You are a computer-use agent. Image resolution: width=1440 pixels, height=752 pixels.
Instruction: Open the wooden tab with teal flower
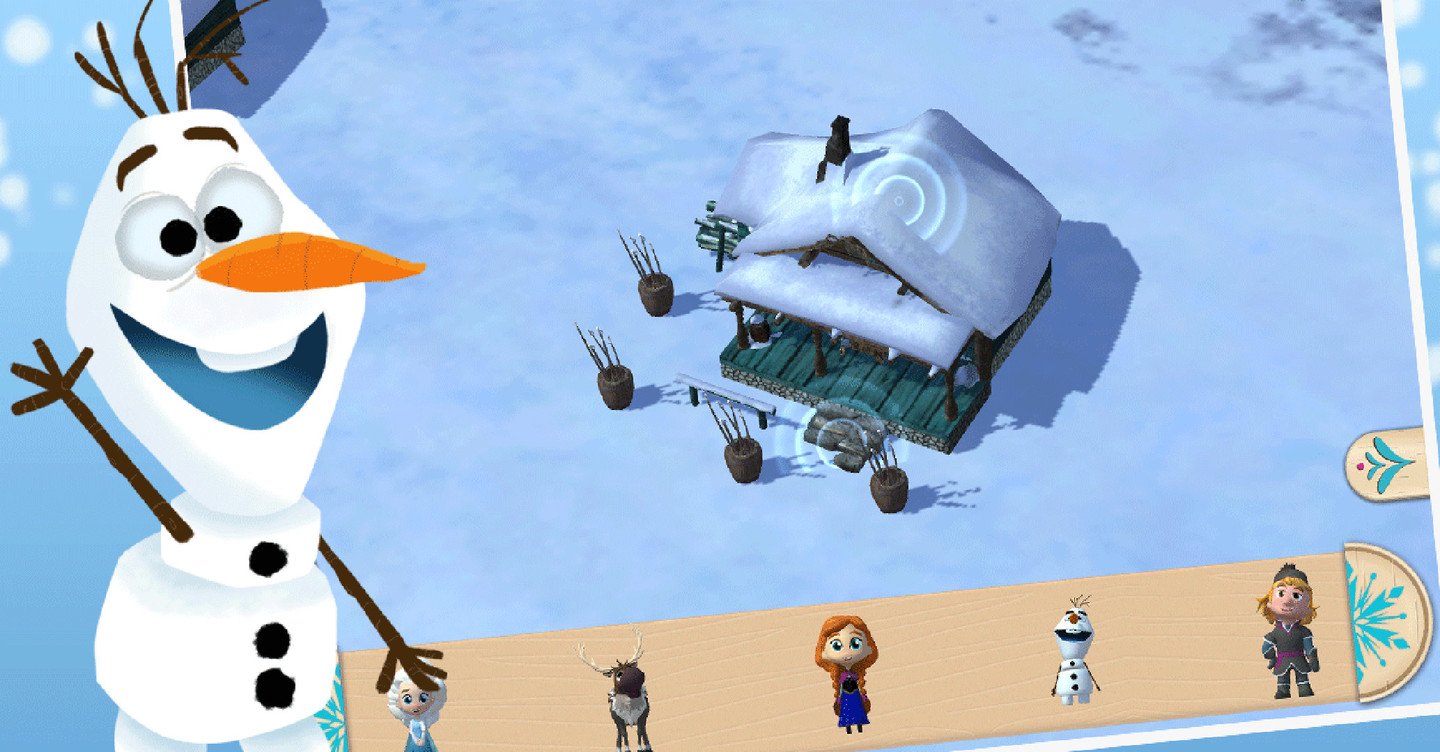tap(1390, 464)
